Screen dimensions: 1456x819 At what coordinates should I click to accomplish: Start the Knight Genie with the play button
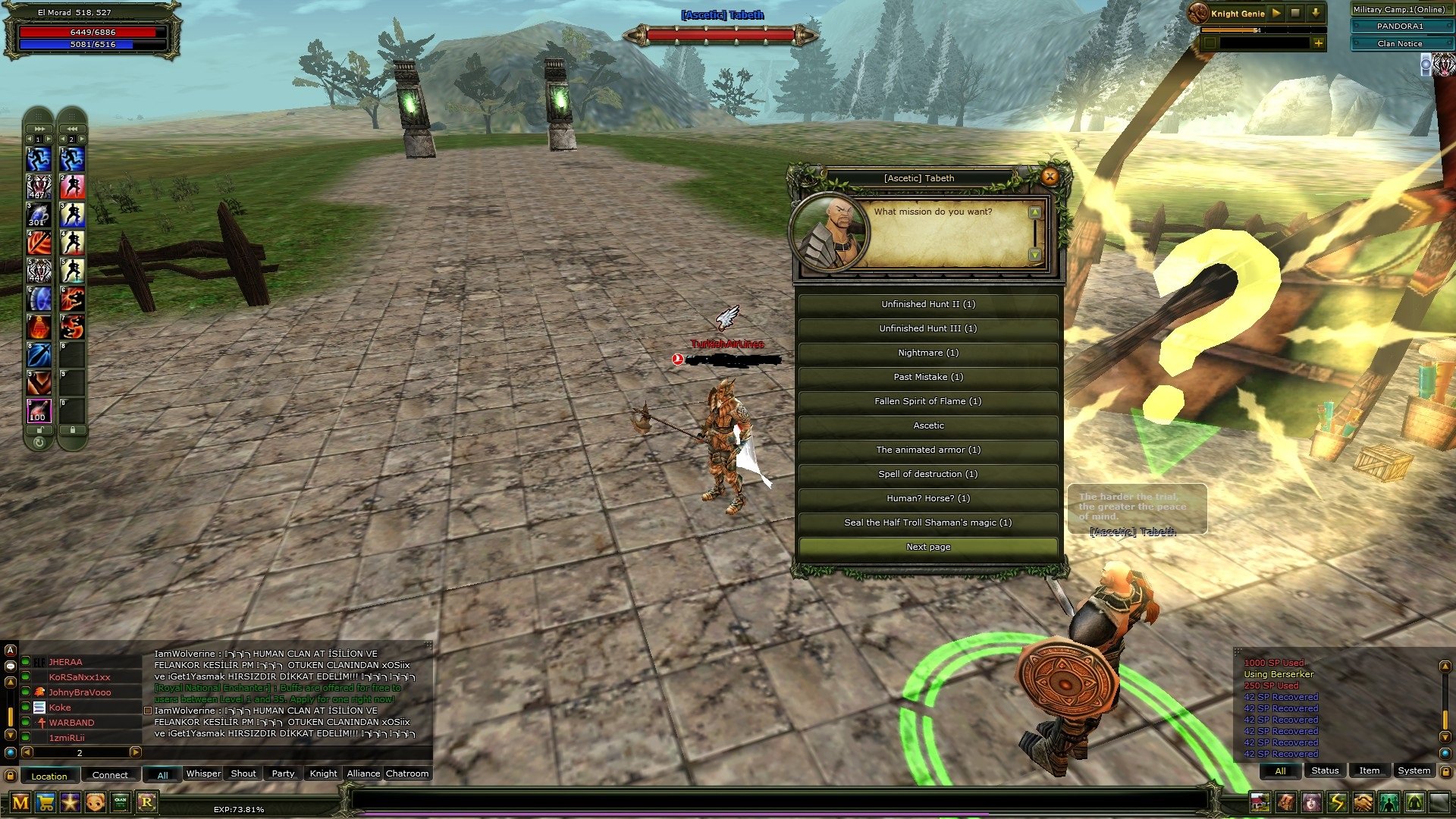pyautogui.click(x=1276, y=13)
